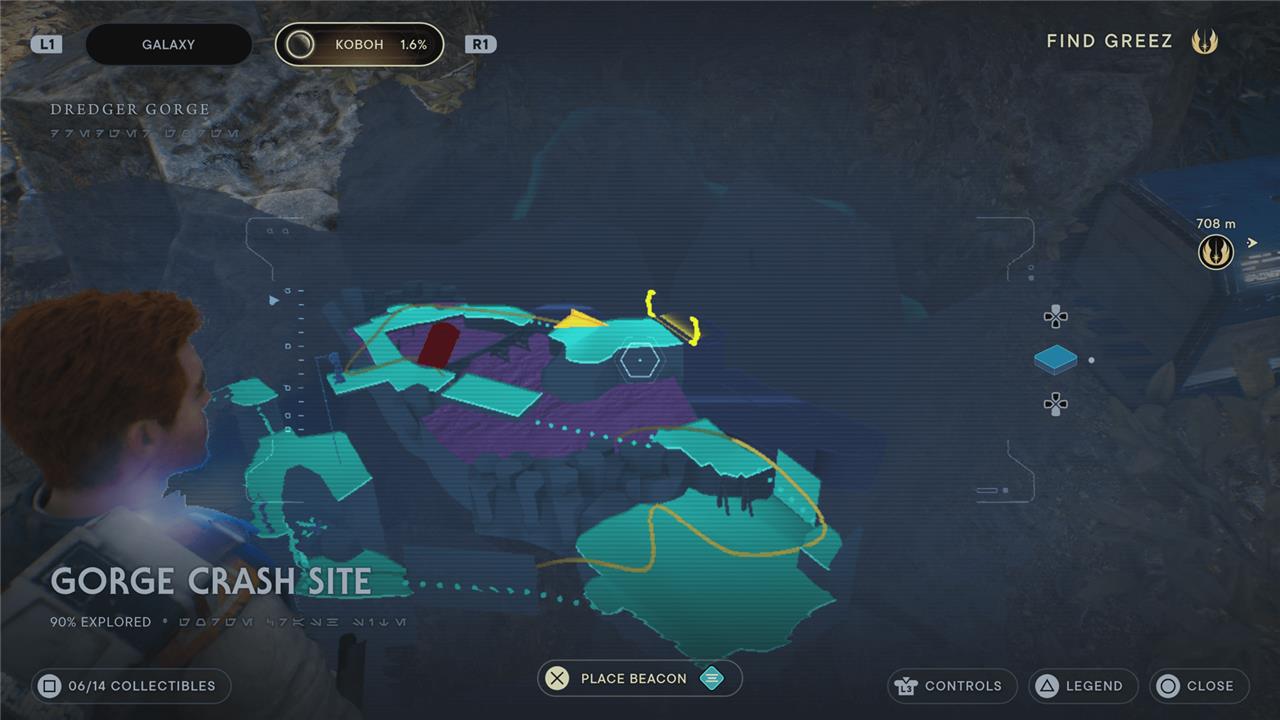Show the map Legend
This screenshot has width=1280, height=720.
point(1083,686)
